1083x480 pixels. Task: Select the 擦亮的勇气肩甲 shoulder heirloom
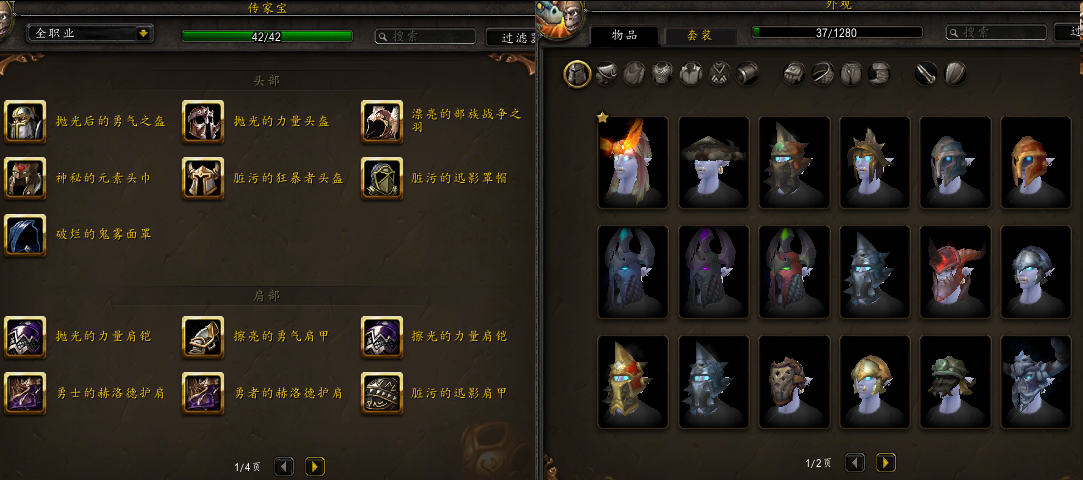202,336
